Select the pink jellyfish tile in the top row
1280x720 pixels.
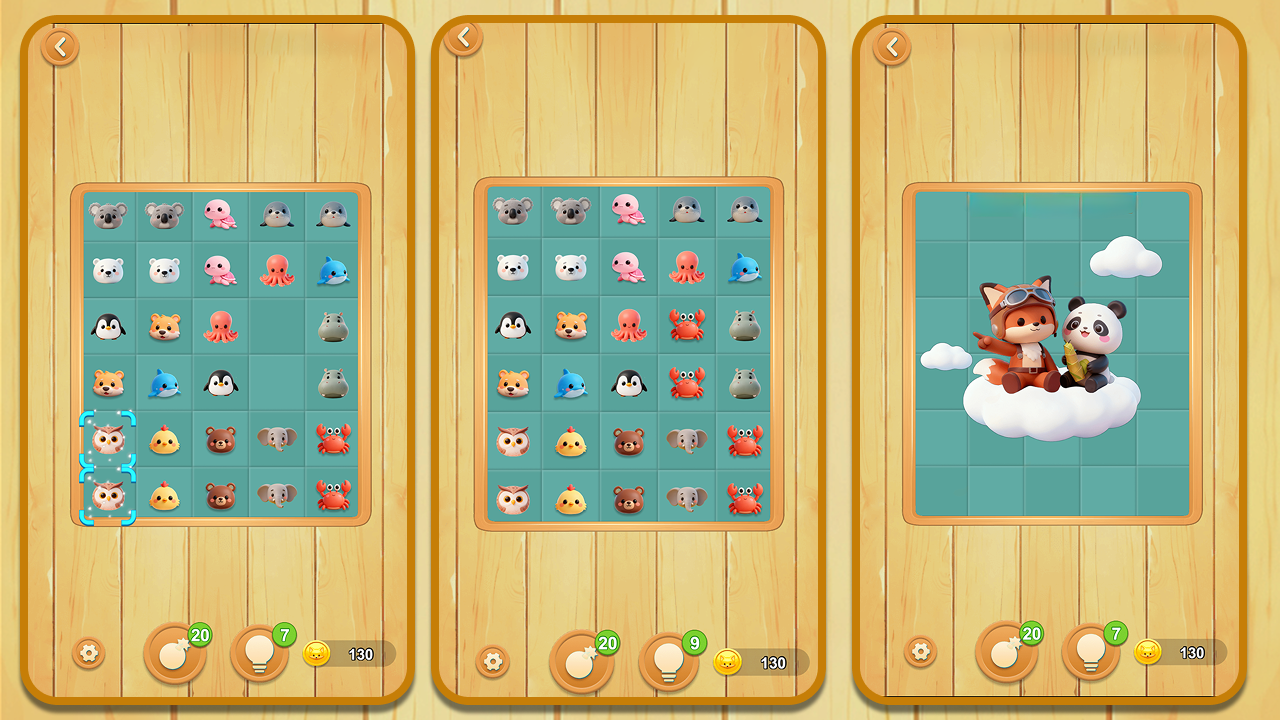(221, 215)
